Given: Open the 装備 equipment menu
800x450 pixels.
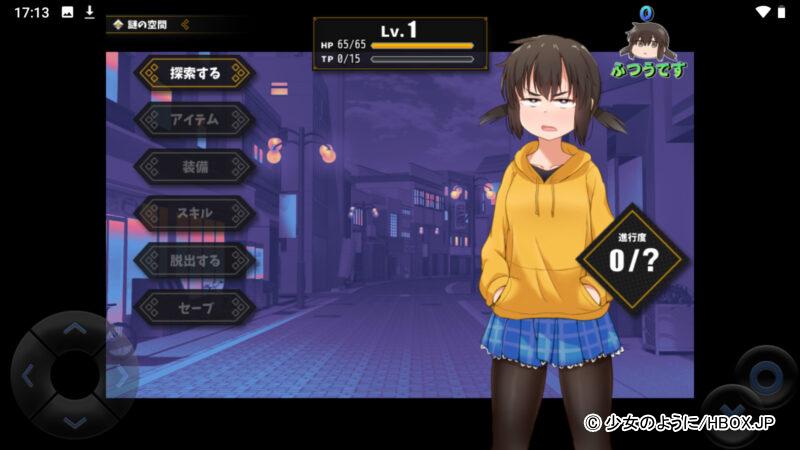Looking at the screenshot, I should point(195,167).
